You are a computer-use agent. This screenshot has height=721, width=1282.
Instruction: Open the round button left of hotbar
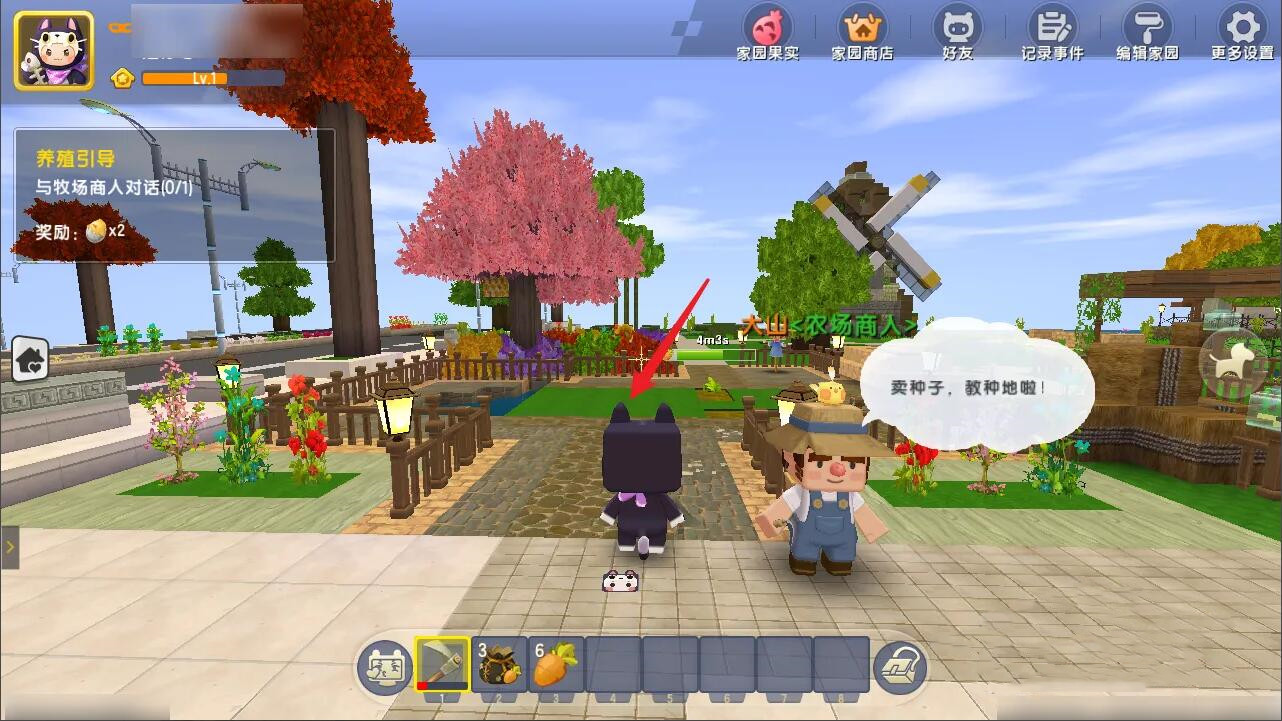point(385,668)
